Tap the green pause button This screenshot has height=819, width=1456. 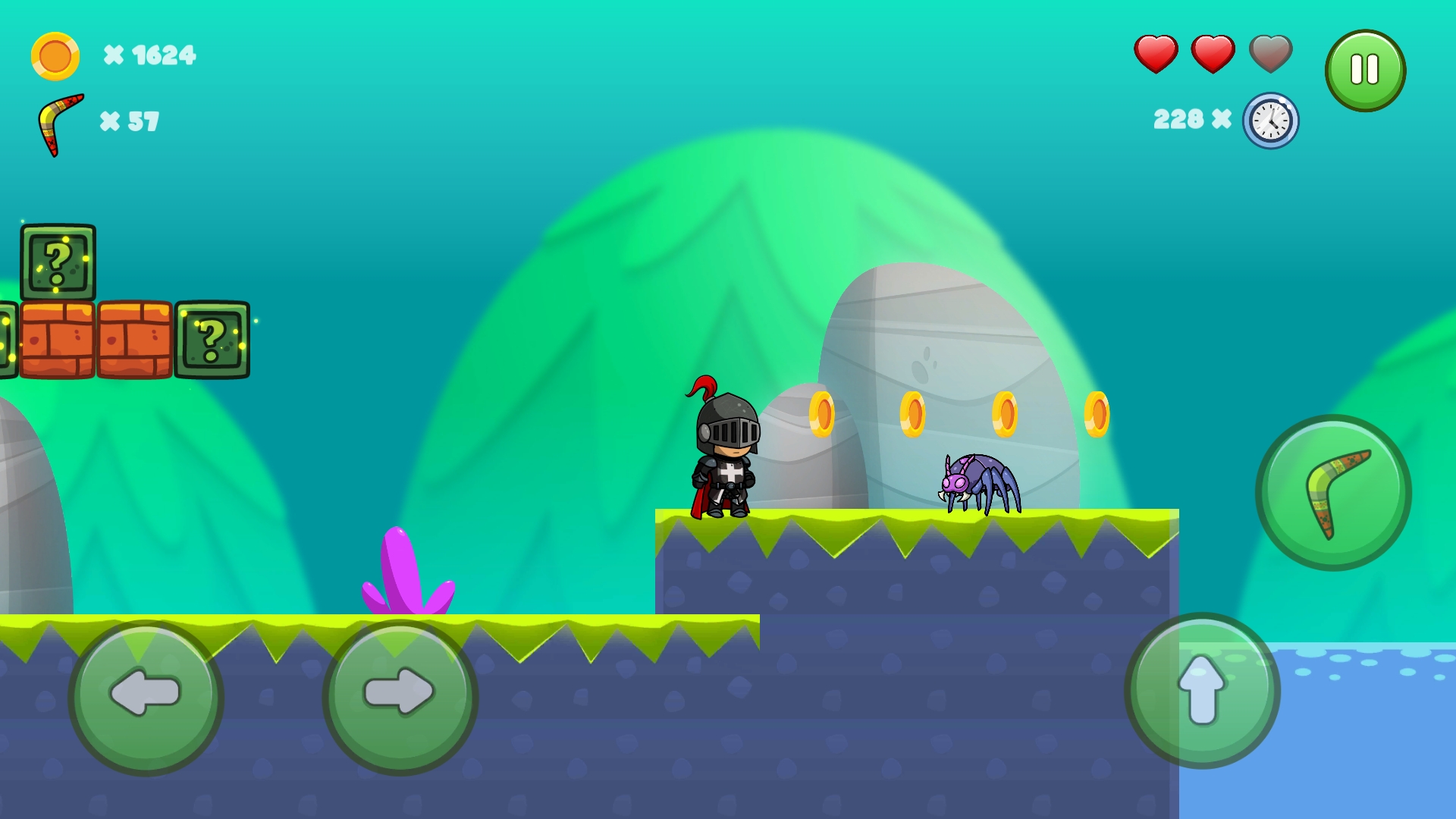pyautogui.click(x=1365, y=68)
